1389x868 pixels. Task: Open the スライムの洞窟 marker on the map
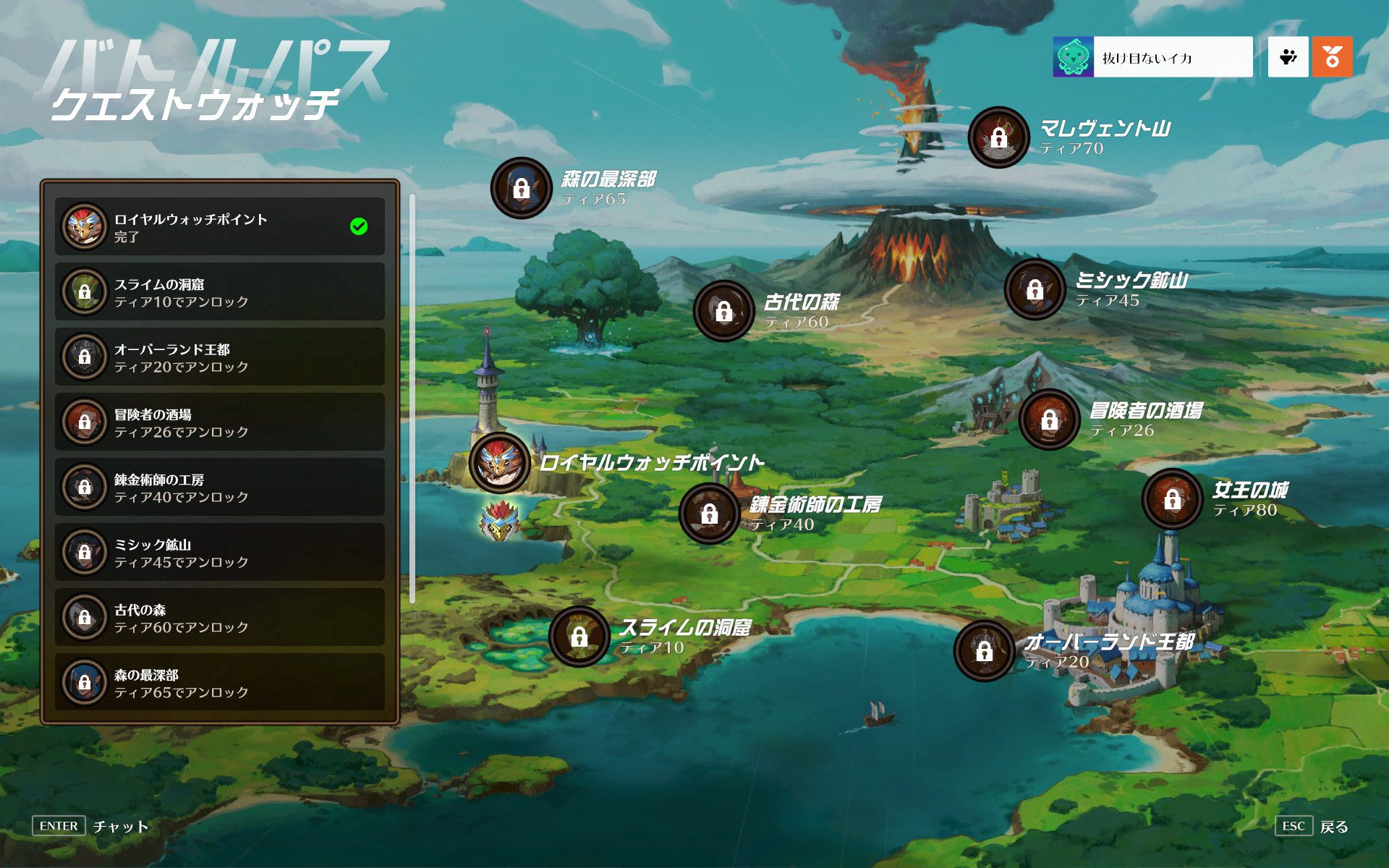point(579,637)
